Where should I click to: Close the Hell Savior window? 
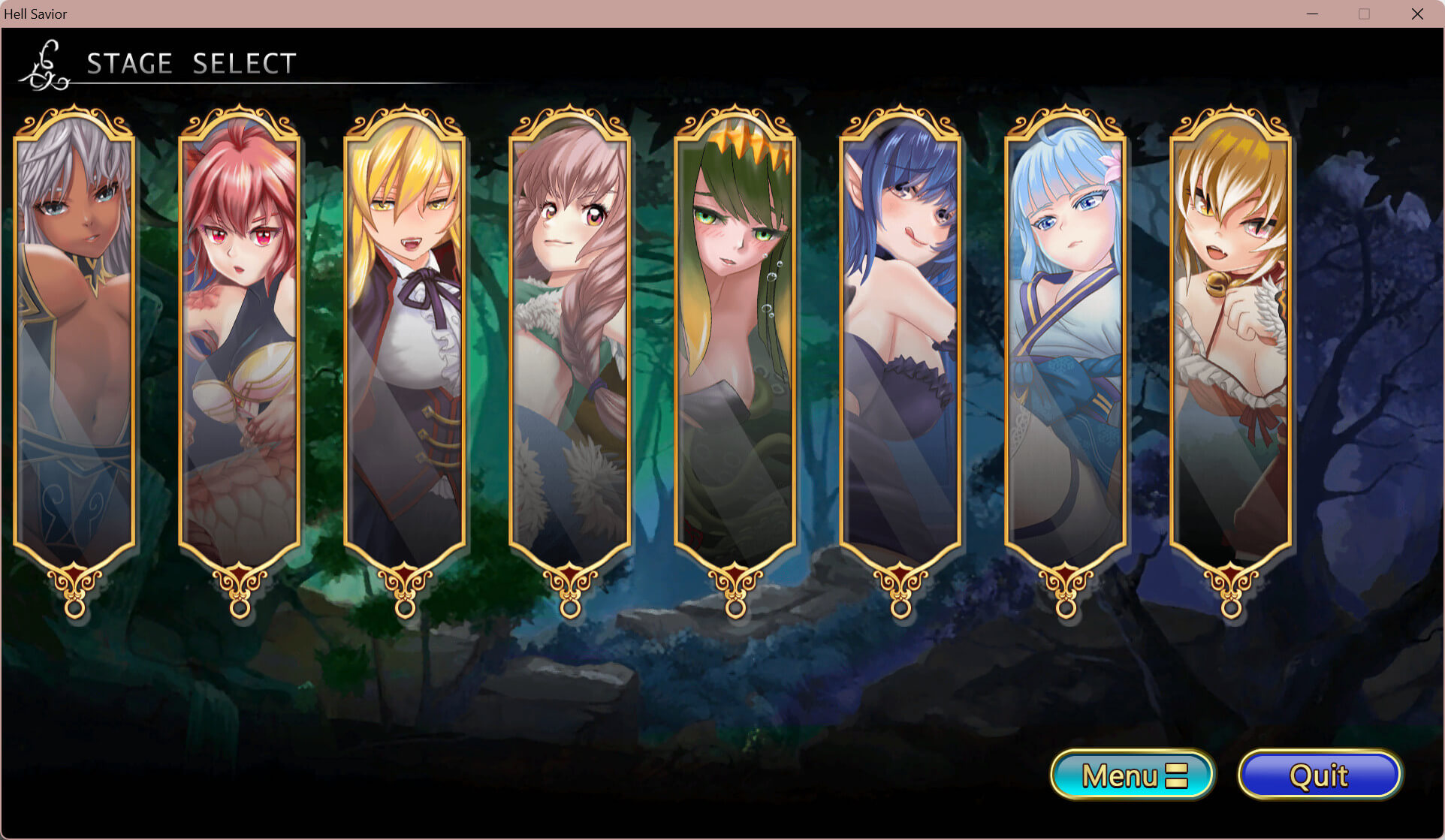1417,14
